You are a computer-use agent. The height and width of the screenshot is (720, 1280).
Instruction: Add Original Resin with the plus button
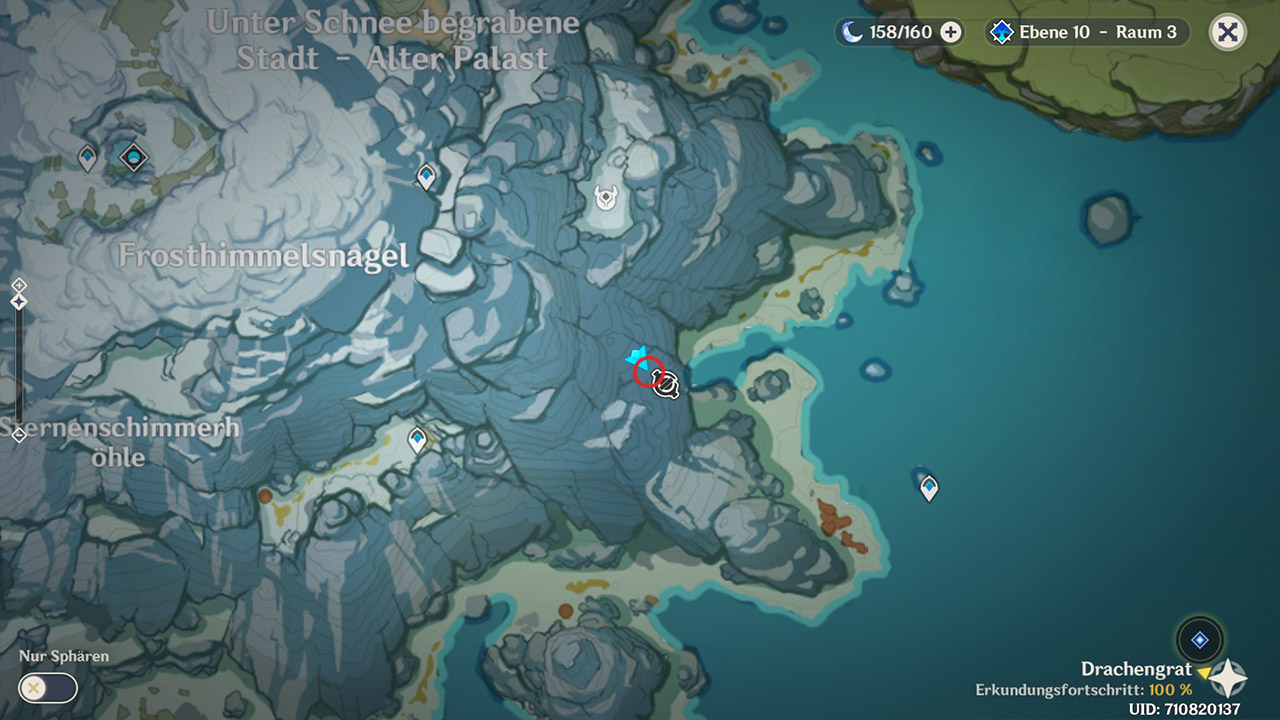pyautogui.click(x=951, y=32)
